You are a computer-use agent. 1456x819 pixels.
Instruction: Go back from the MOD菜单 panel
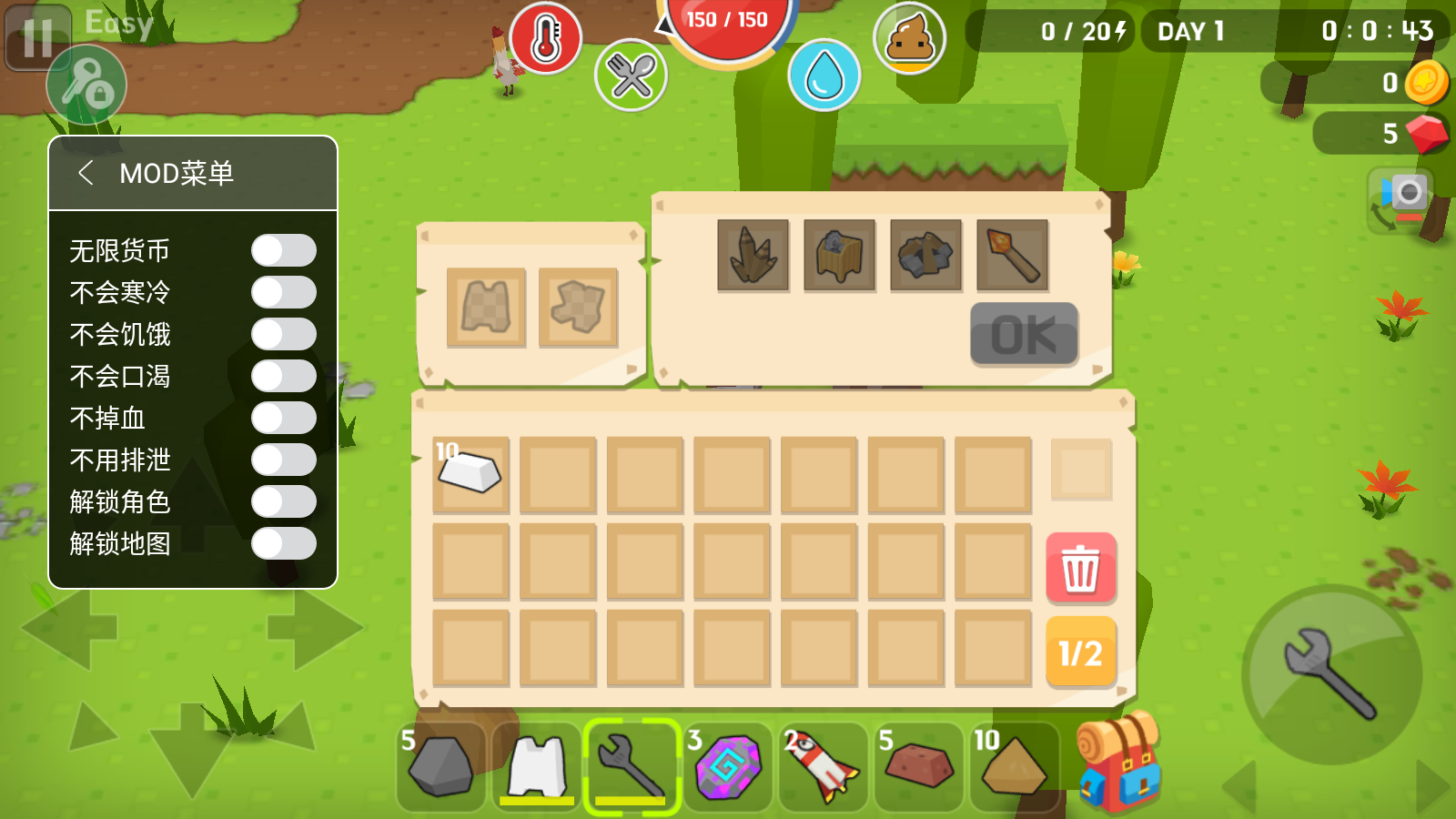coord(87,172)
